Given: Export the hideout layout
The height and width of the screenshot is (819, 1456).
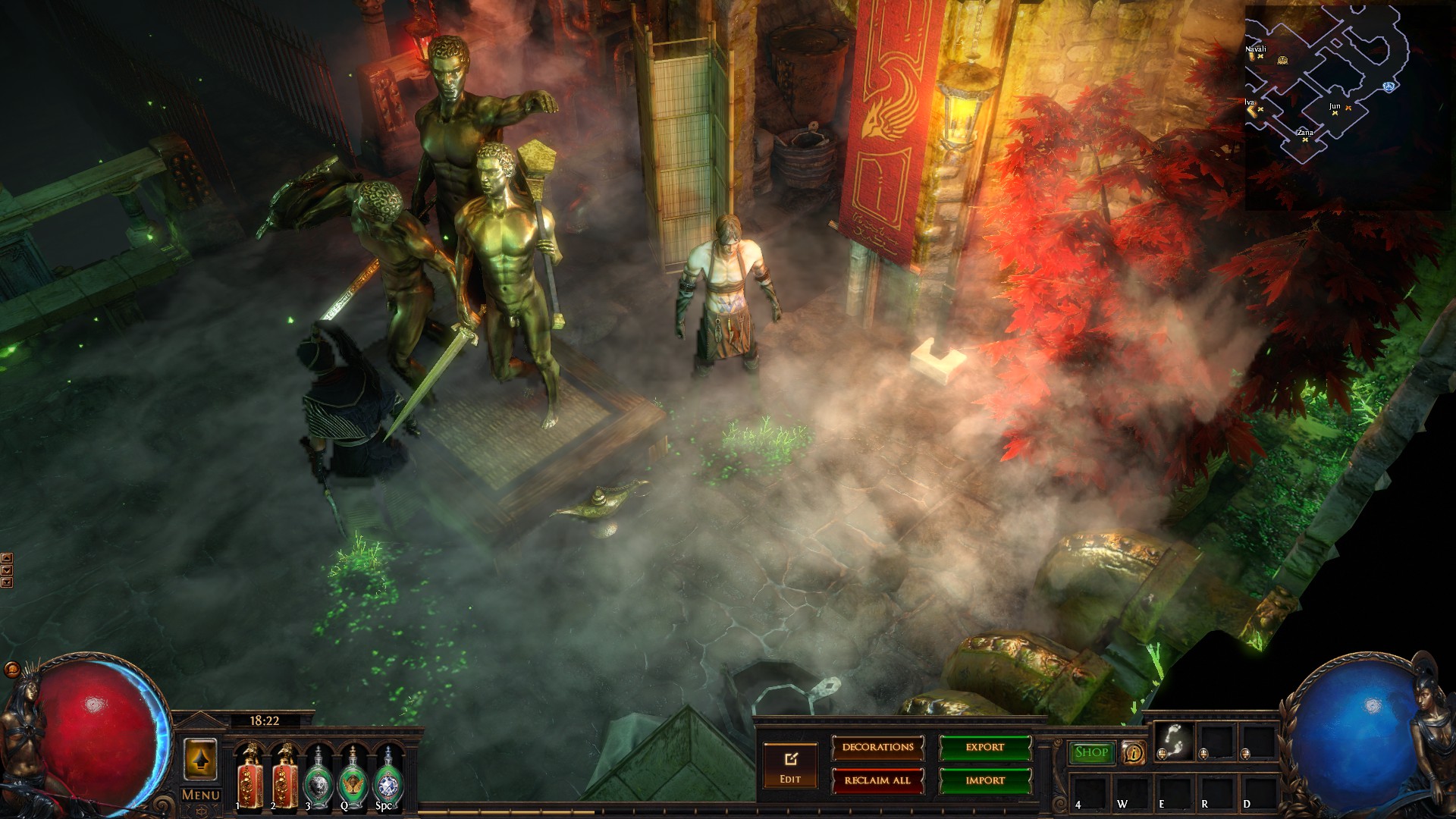Looking at the screenshot, I should [985, 748].
